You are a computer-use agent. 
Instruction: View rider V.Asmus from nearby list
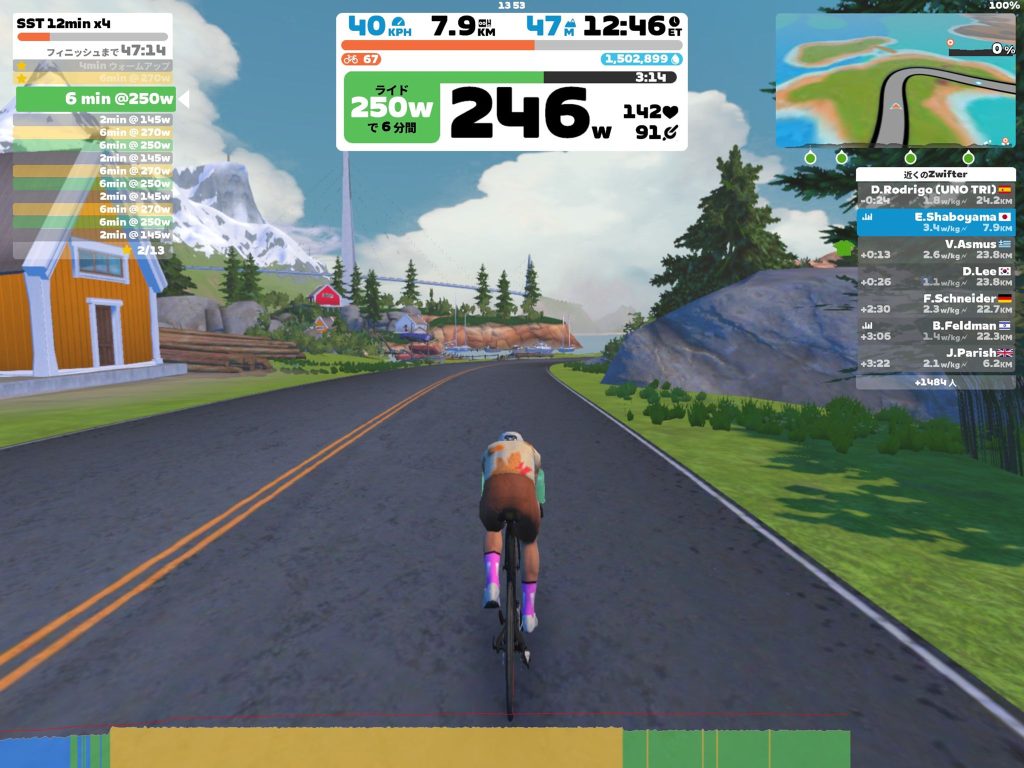[935, 249]
